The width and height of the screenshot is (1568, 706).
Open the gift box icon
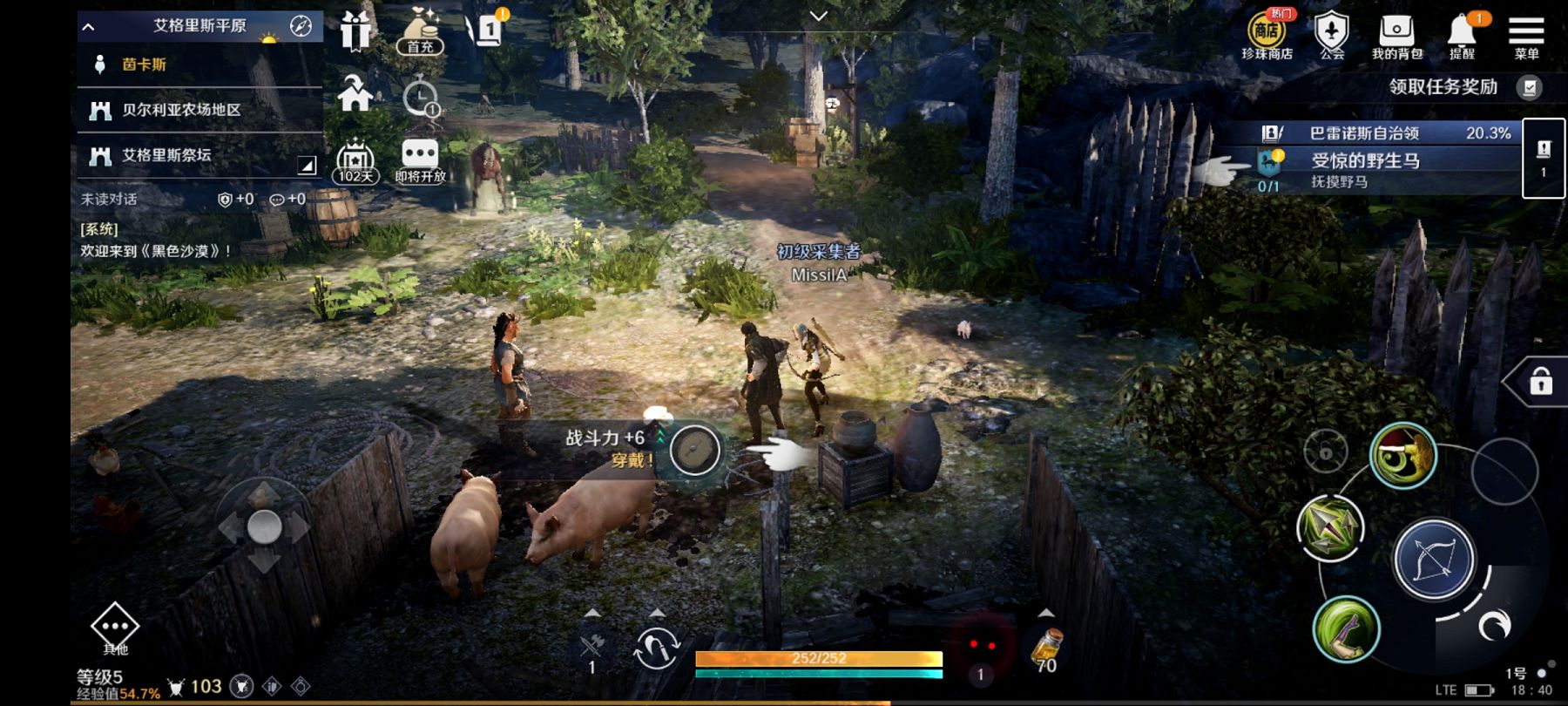click(x=355, y=31)
